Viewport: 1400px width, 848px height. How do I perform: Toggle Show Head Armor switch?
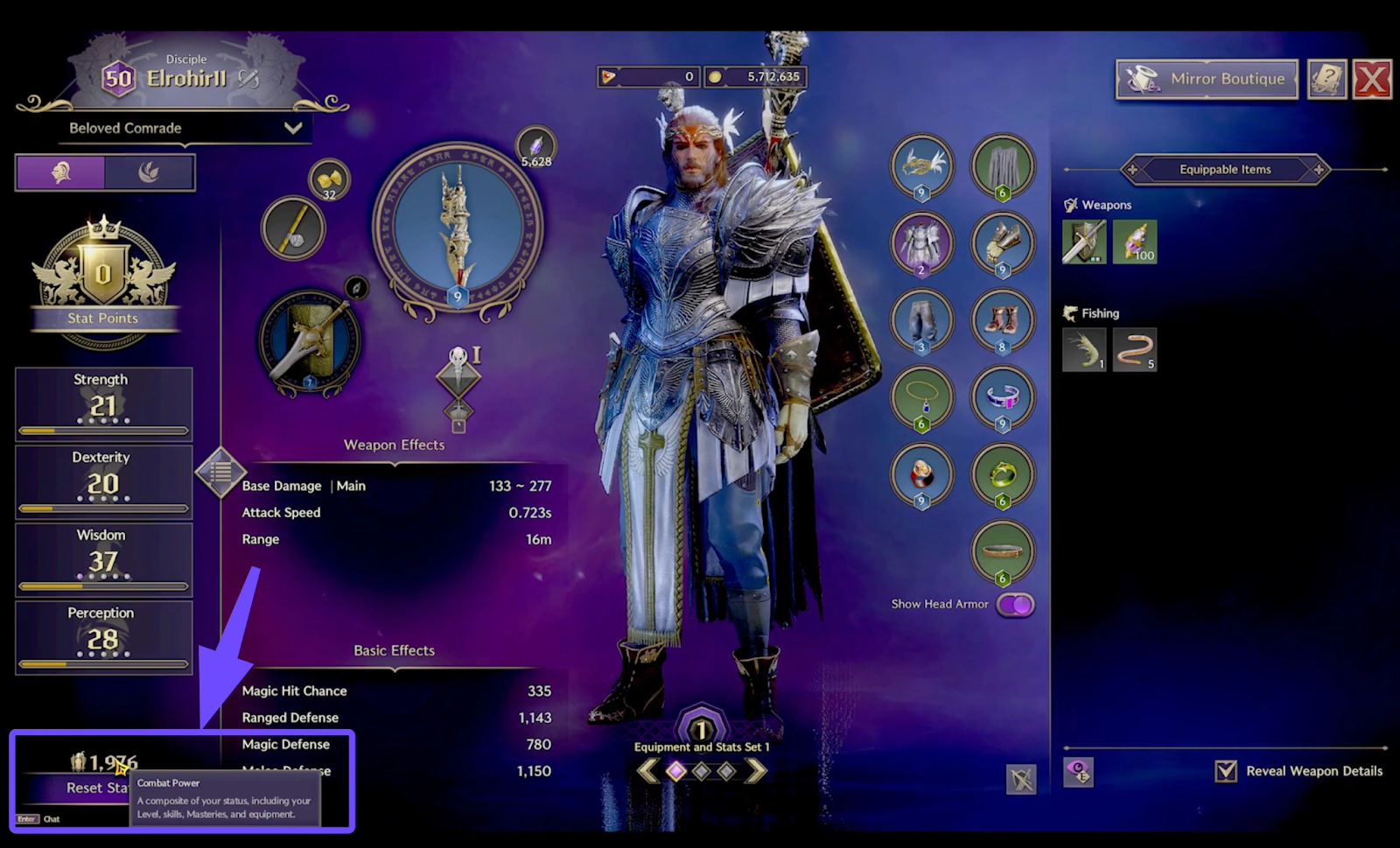pyautogui.click(x=1015, y=605)
